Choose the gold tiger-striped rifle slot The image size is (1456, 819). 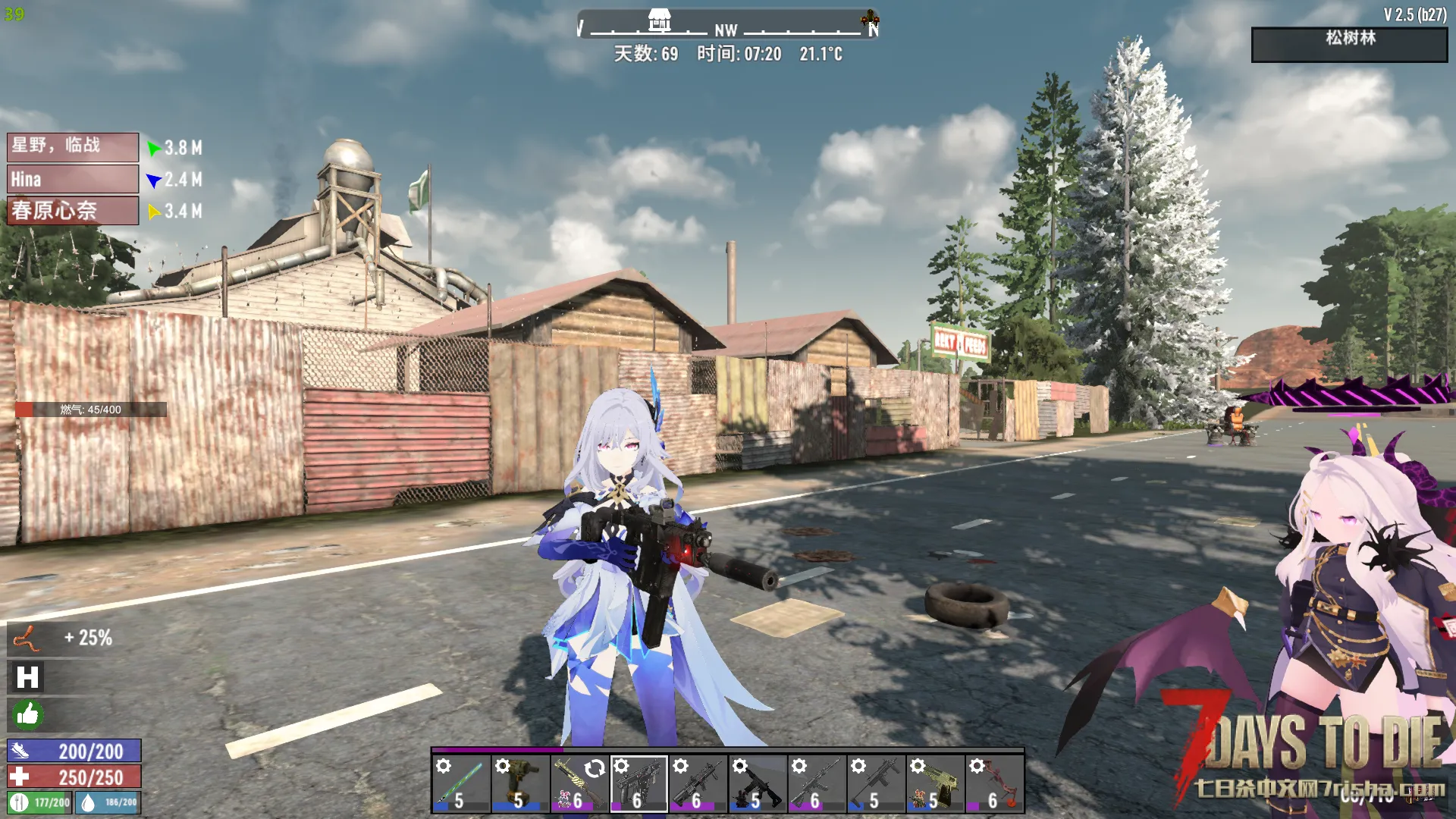[x=579, y=784]
